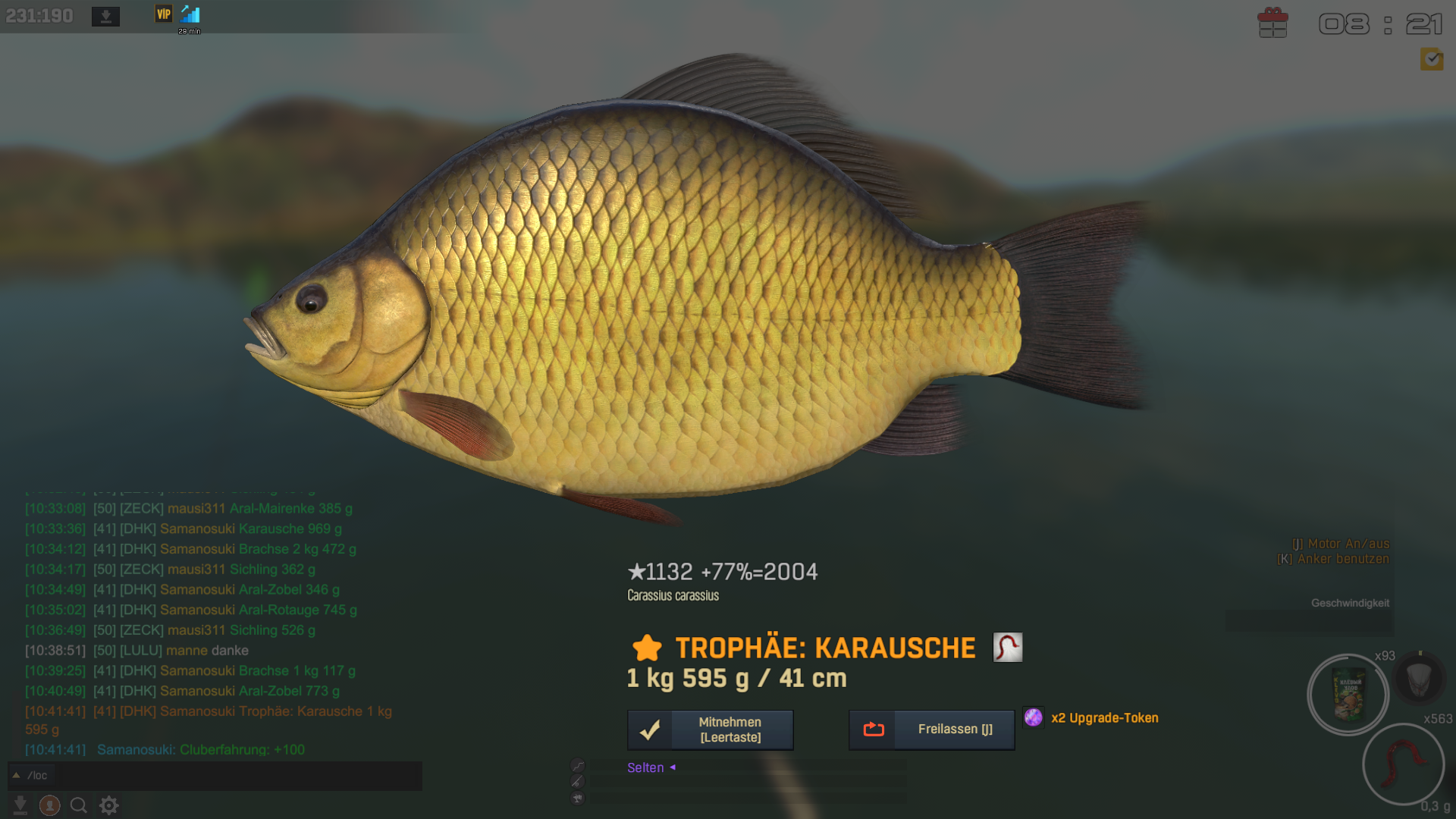Open the VIP status icon
1456x819 pixels.
pos(164,14)
